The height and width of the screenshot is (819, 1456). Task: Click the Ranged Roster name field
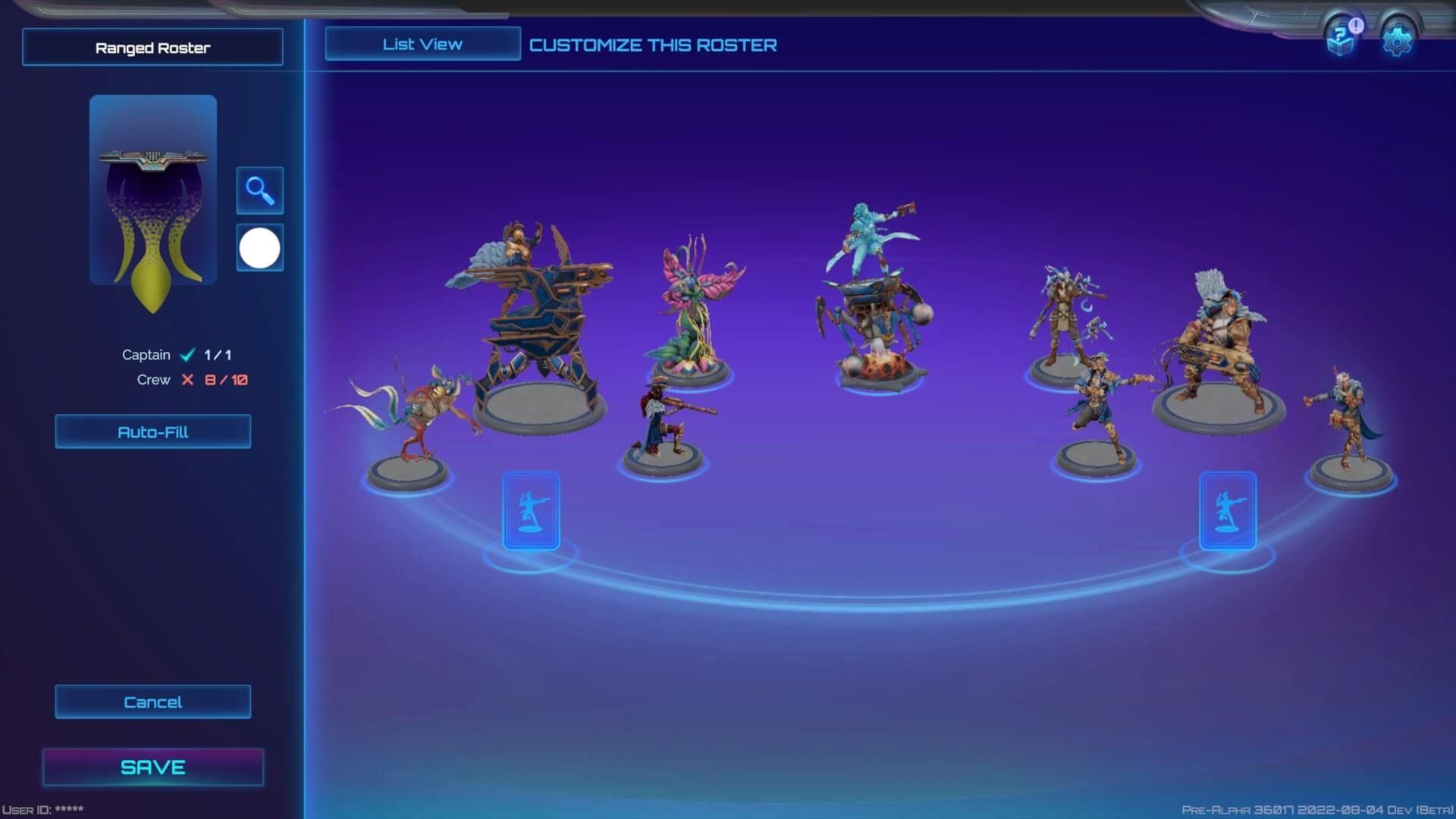(x=152, y=47)
